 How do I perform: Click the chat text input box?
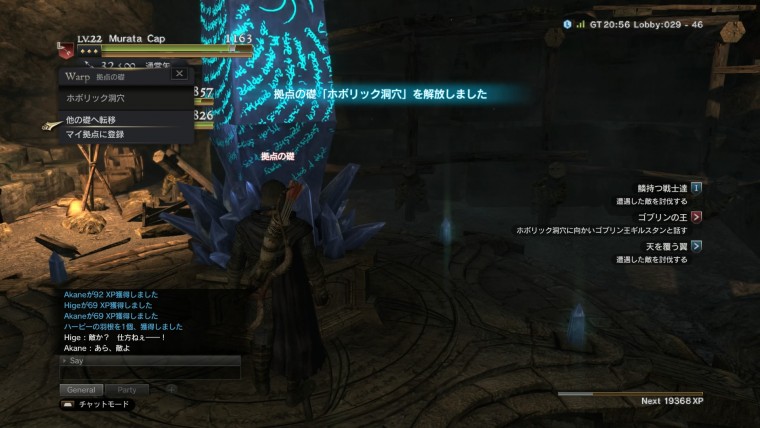(150, 372)
